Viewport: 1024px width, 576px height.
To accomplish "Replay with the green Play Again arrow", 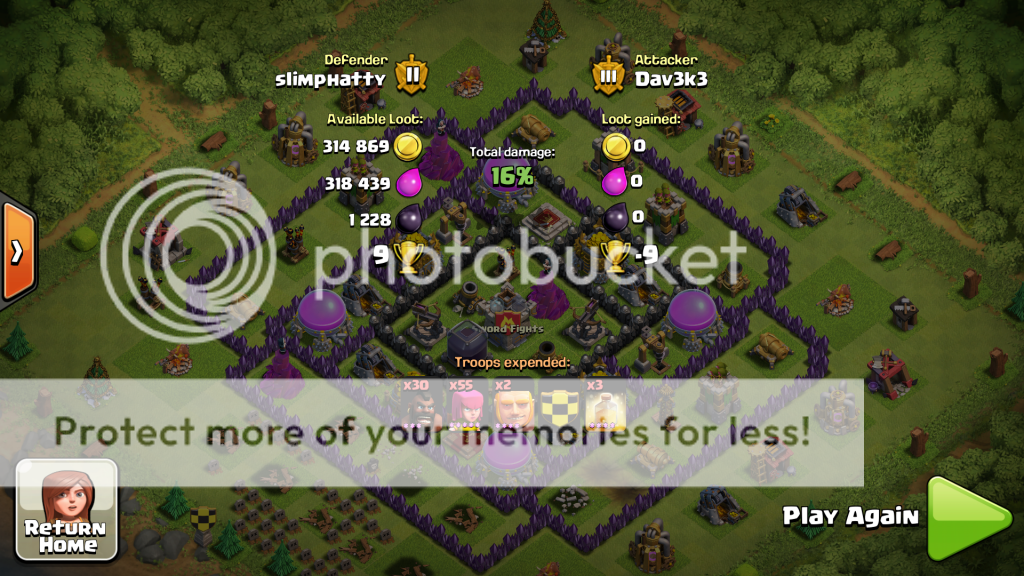I will click(966, 518).
